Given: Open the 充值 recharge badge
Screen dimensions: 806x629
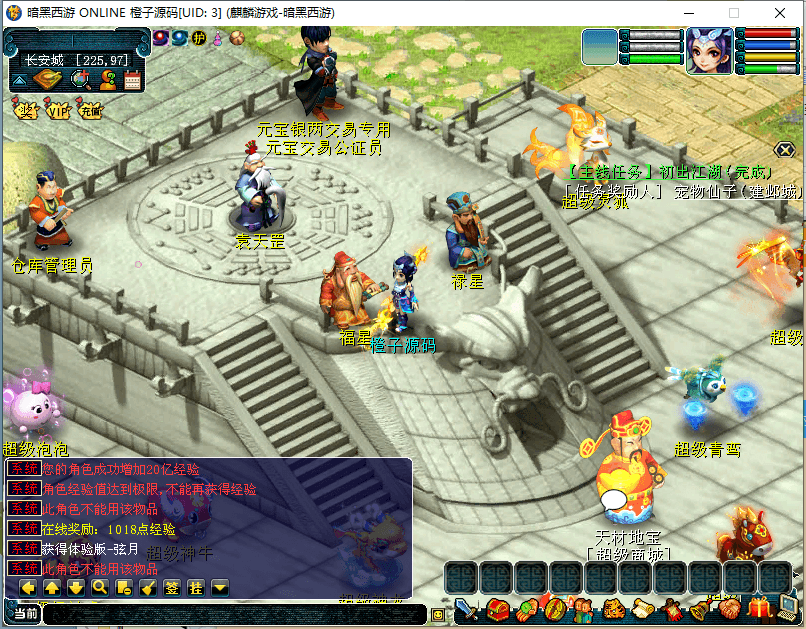Looking at the screenshot, I should tap(91, 110).
